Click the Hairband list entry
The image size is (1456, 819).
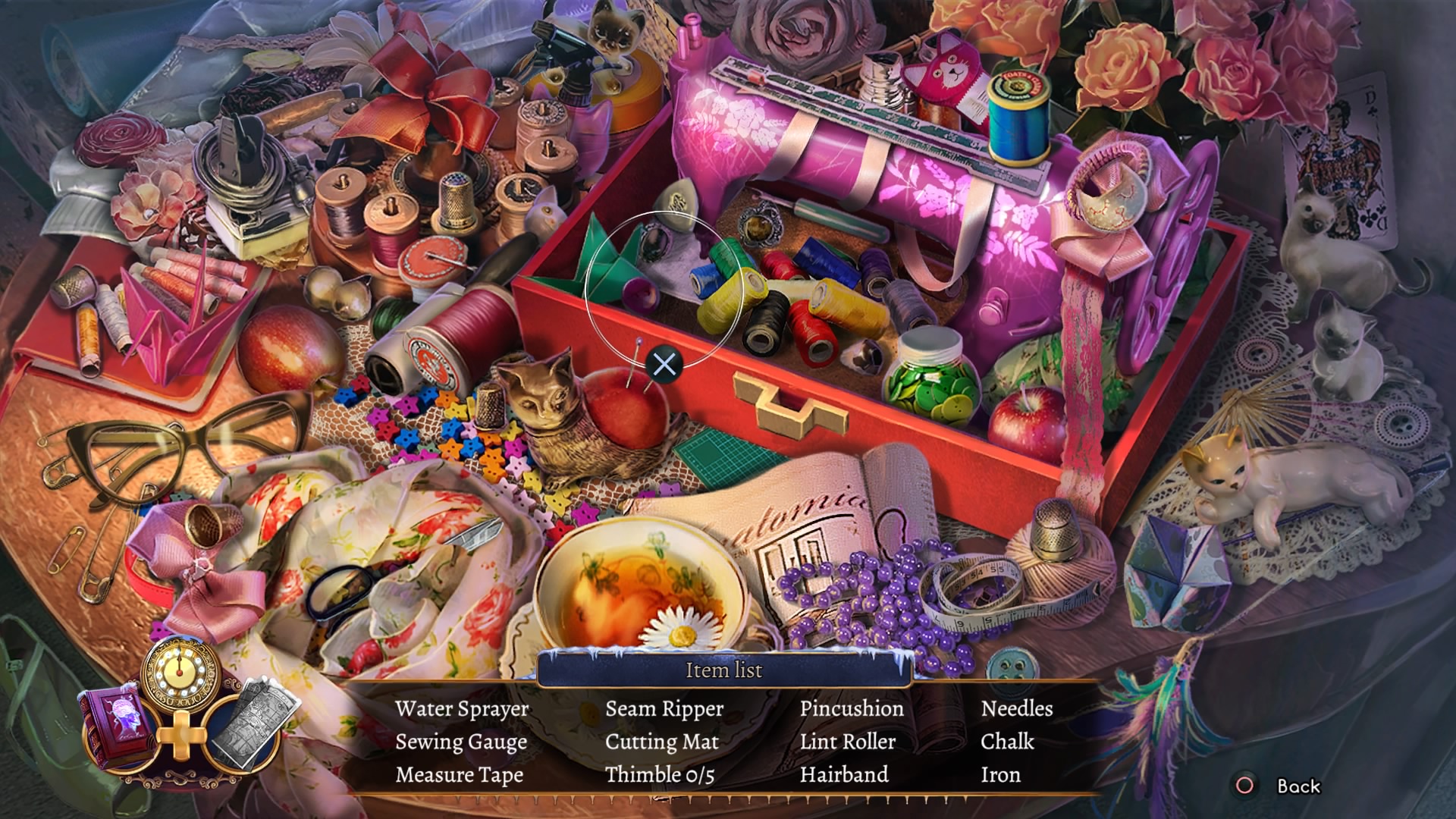(x=844, y=775)
